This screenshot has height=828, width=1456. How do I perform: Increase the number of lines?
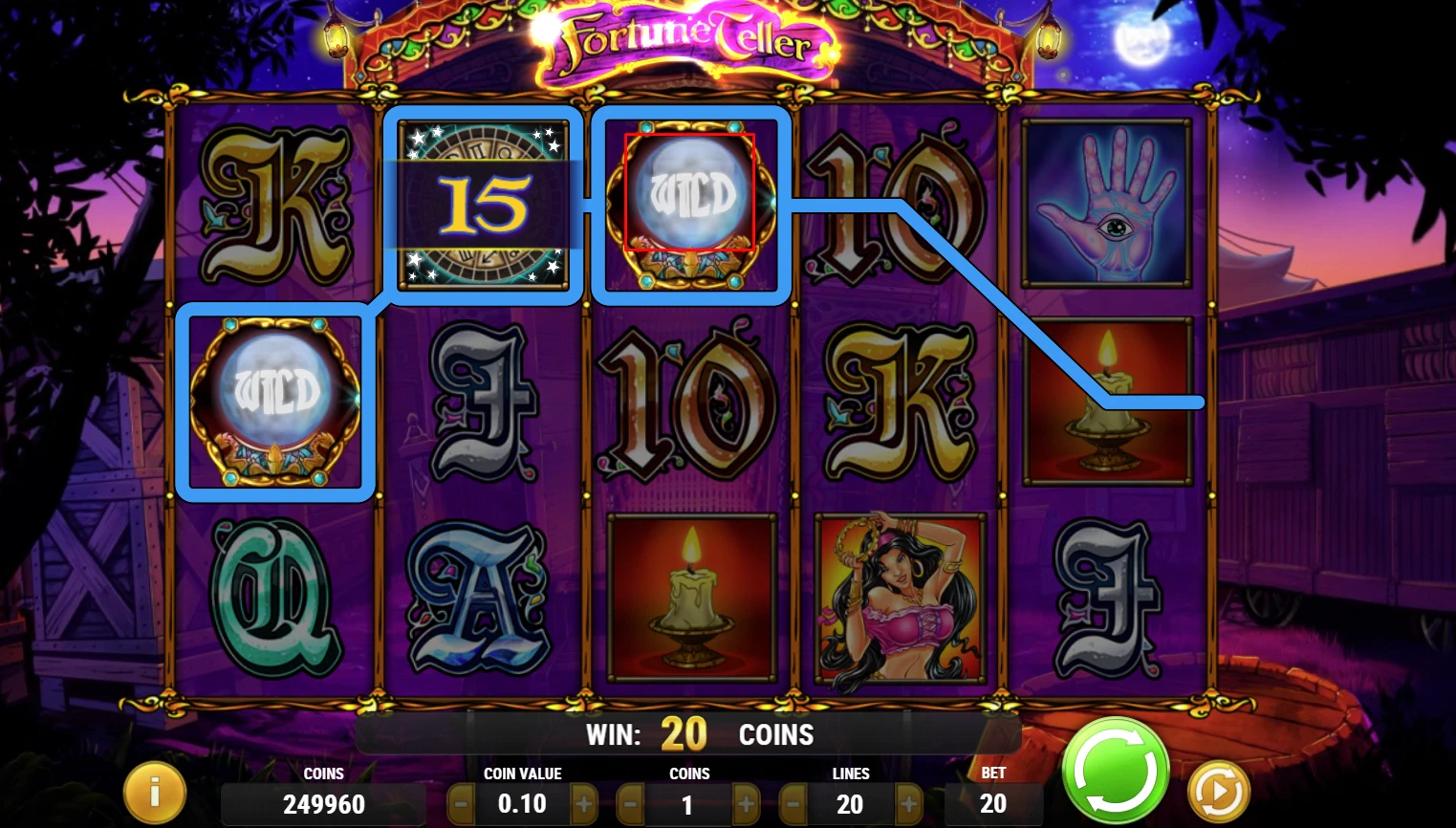[909, 804]
